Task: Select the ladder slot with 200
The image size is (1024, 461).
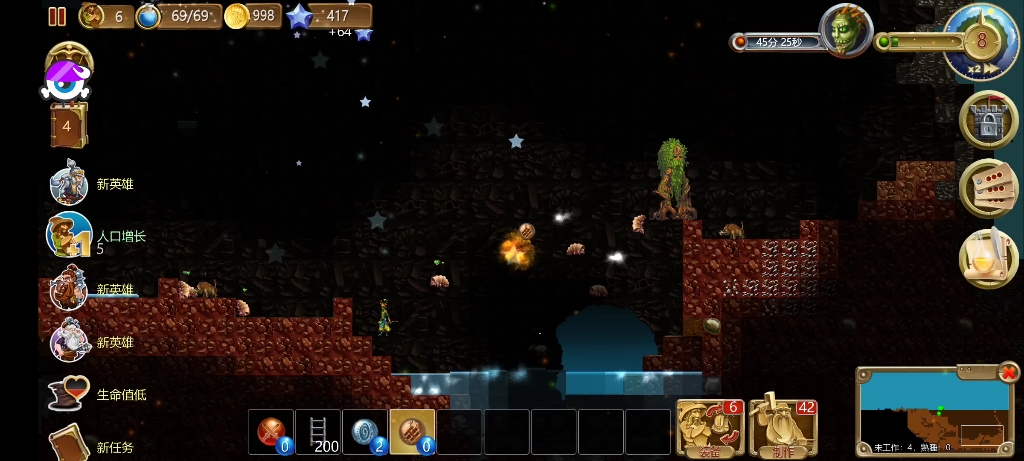Action: click(x=318, y=432)
